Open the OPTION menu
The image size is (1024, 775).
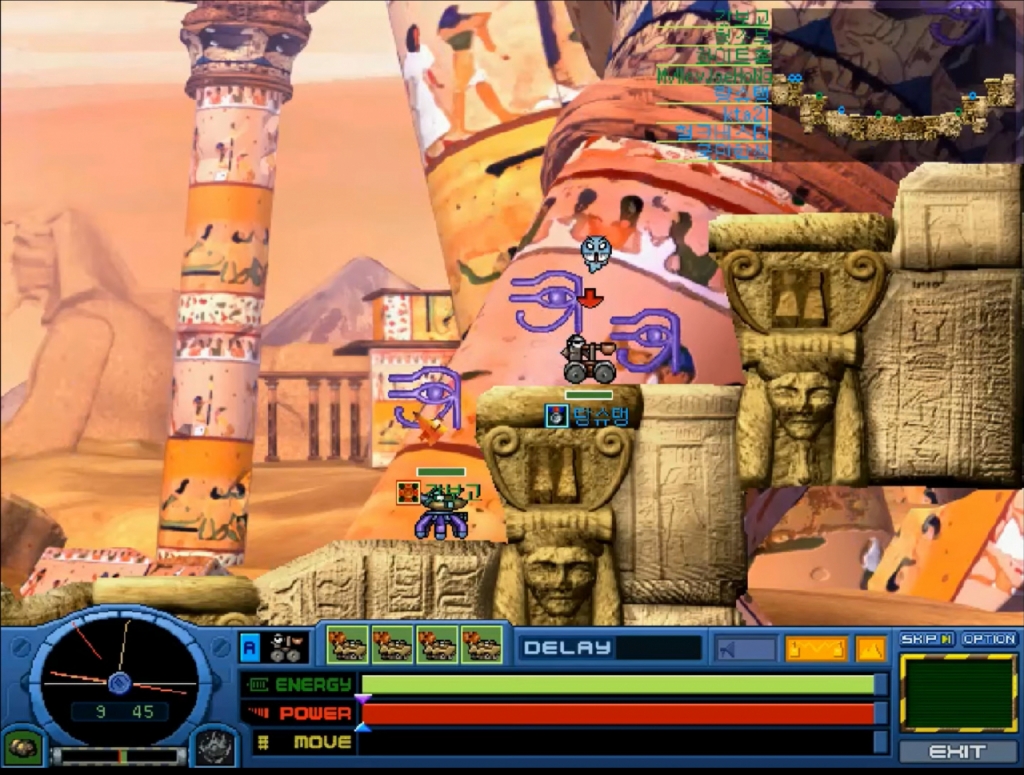tap(989, 639)
